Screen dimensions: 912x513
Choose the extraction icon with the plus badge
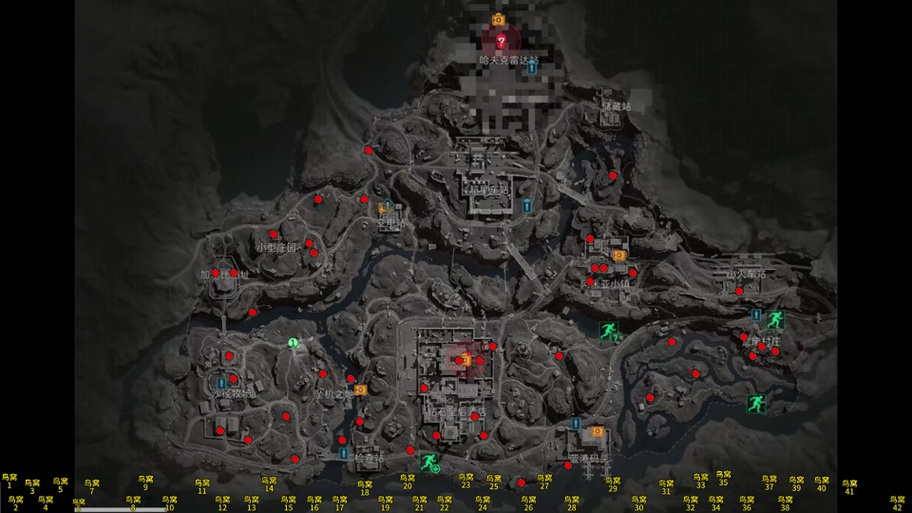pos(430,461)
